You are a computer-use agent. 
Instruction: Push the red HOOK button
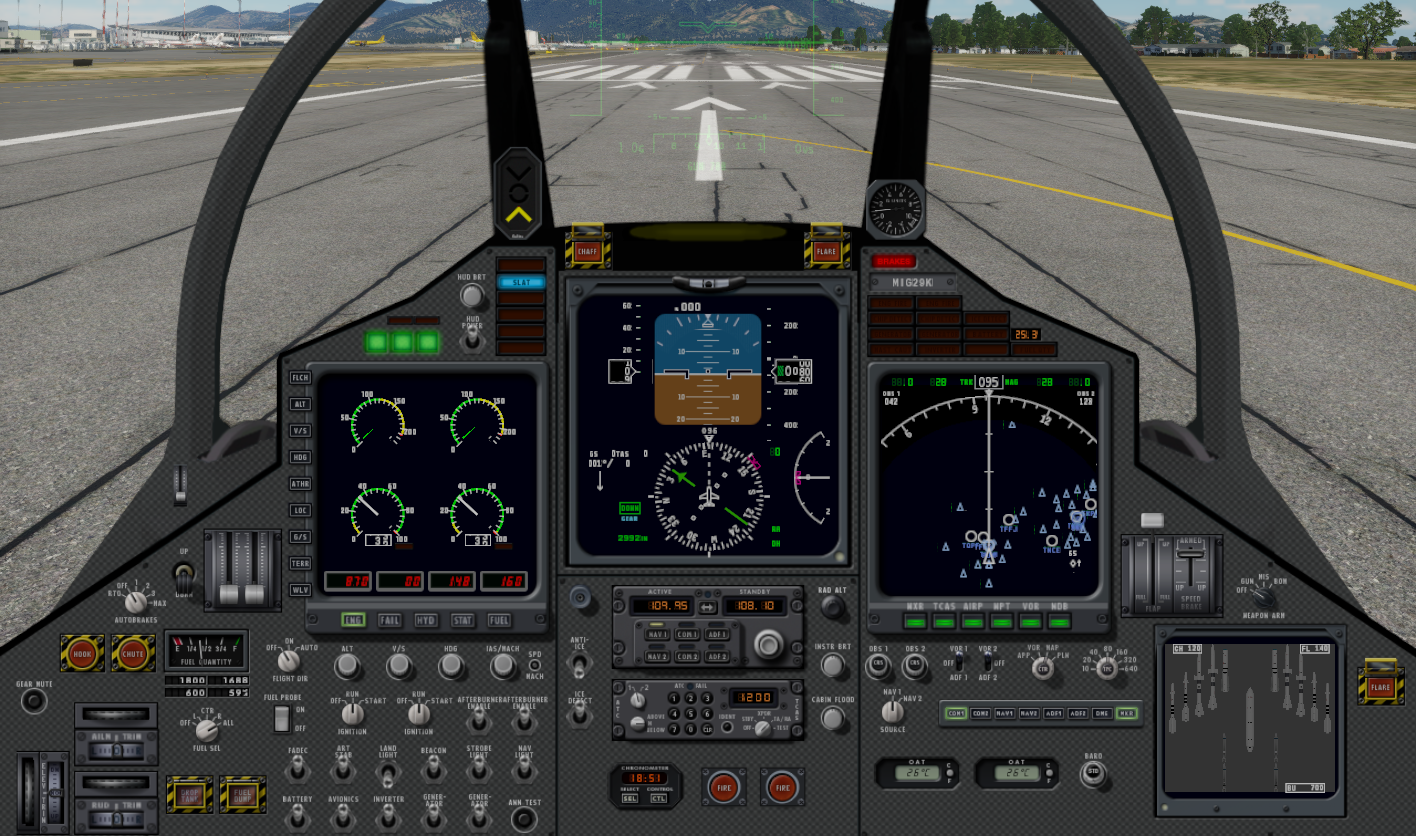point(82,653)
